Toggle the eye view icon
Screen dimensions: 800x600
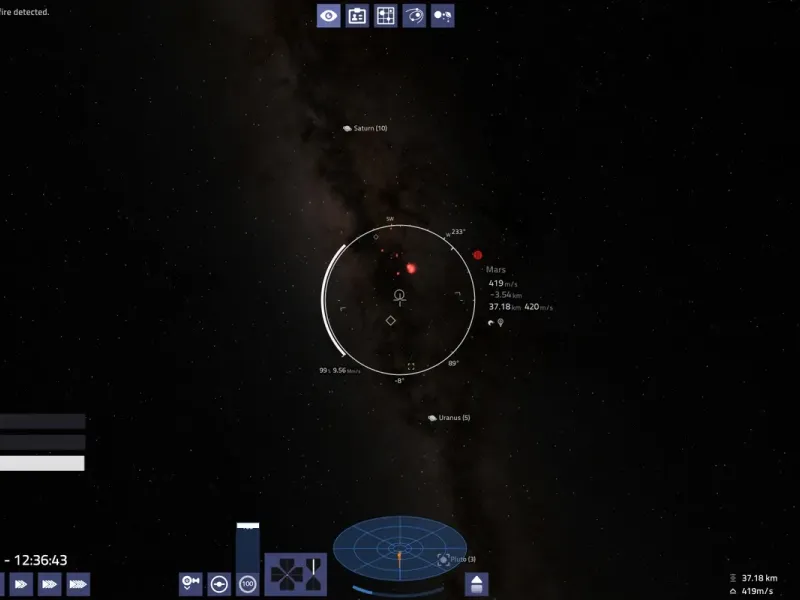pos(329,16)
